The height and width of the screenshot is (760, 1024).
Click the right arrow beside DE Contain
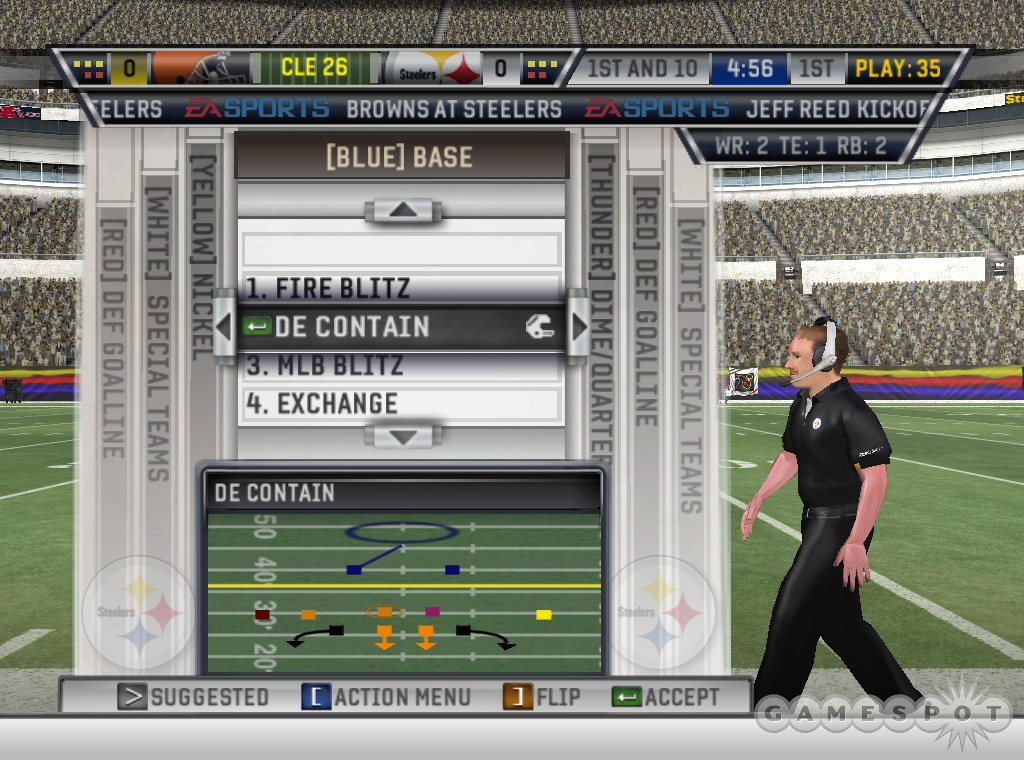tap(578, 326)
